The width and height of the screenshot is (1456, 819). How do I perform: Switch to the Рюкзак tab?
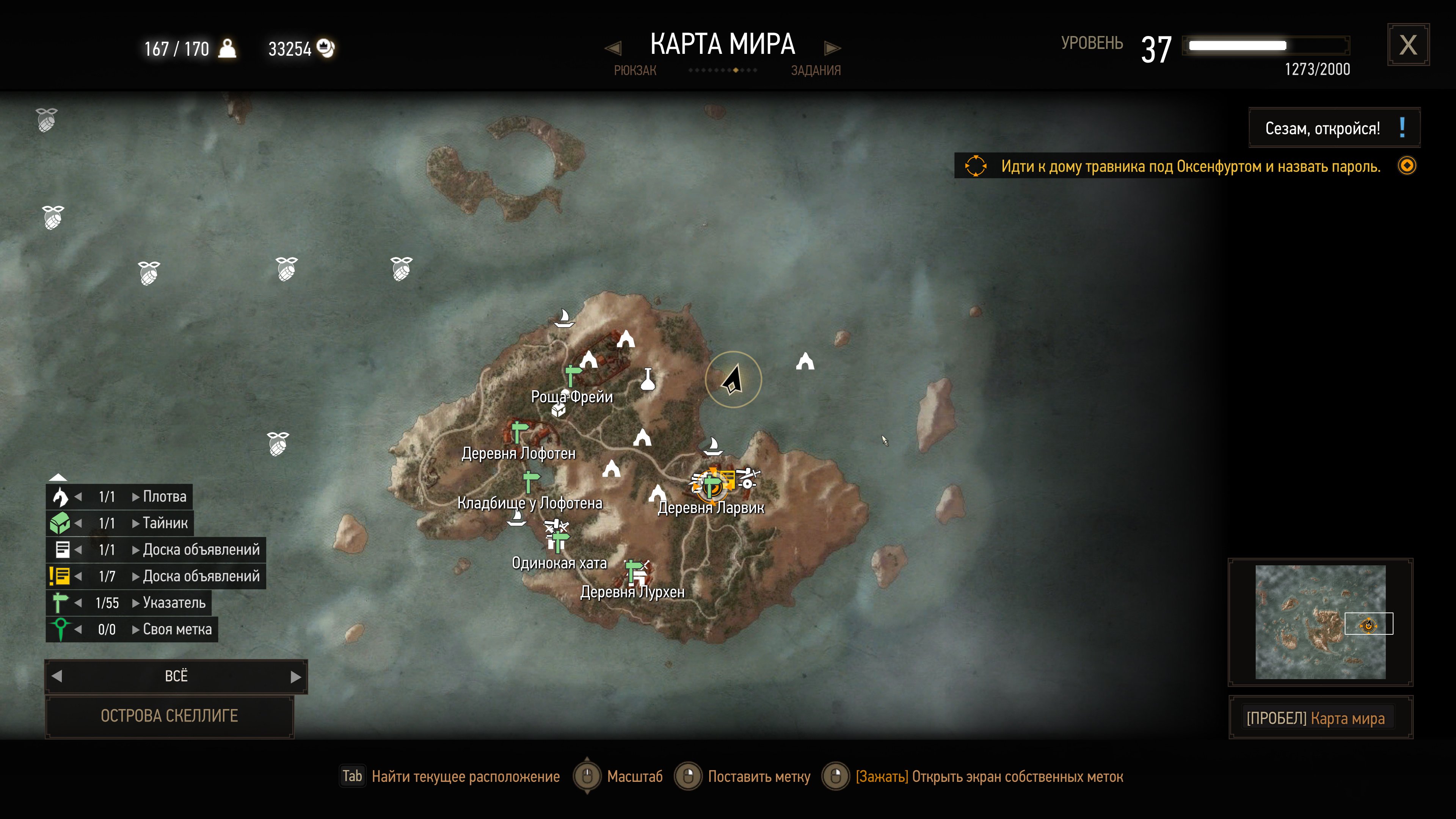(635, 71)
